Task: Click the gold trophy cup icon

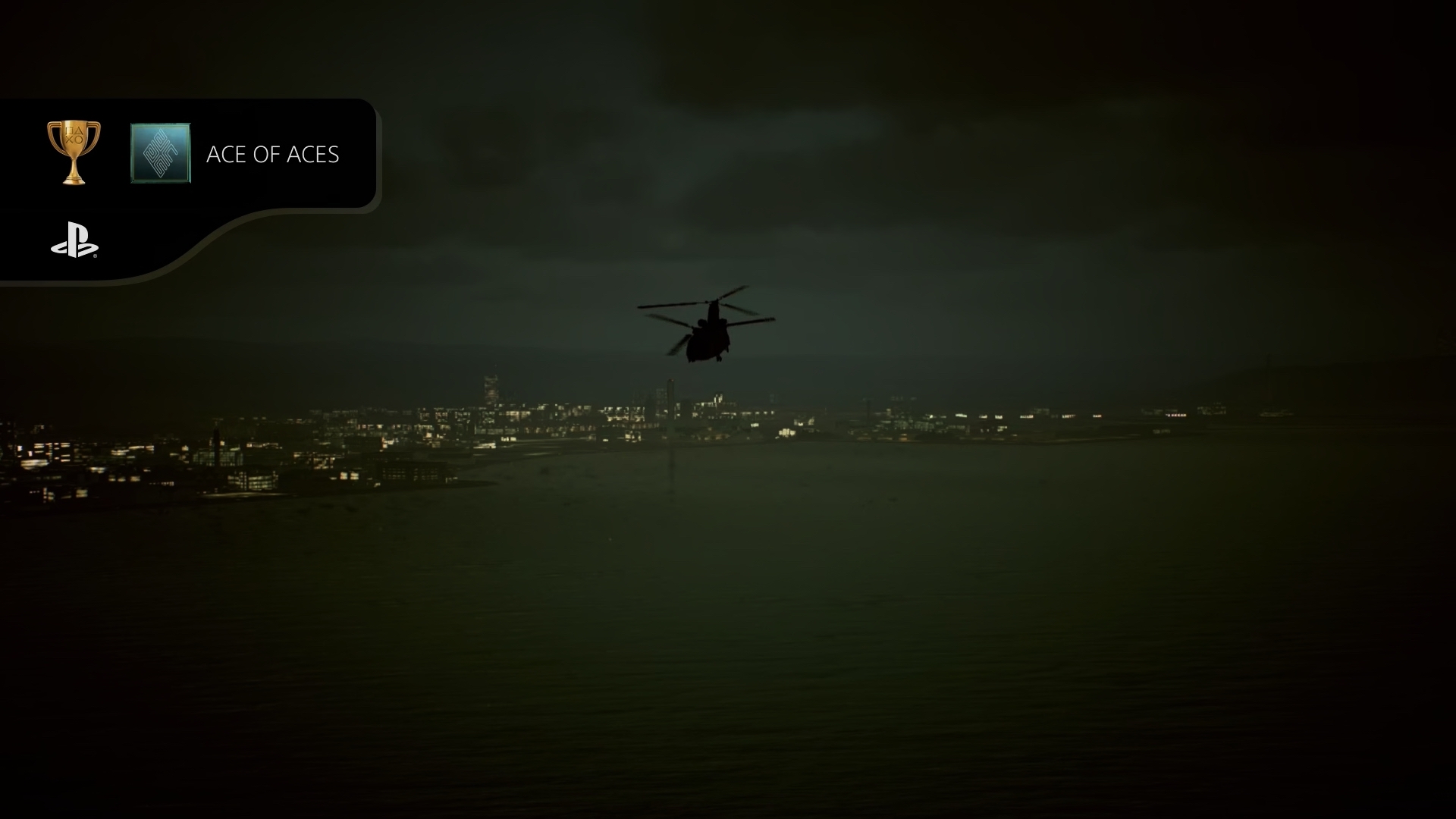Action: click(x=74, y=152)
